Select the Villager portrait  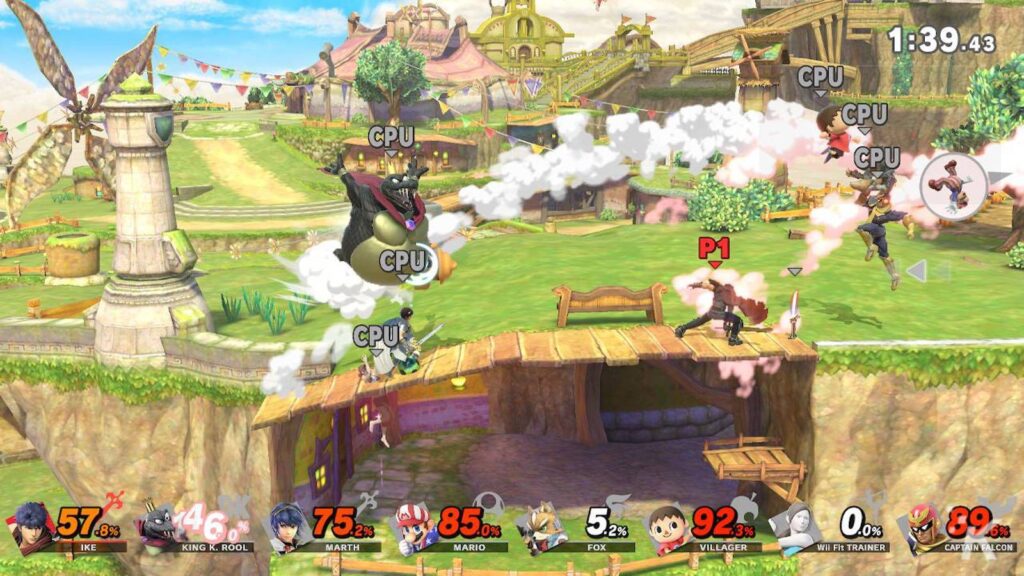click(669, 526)
